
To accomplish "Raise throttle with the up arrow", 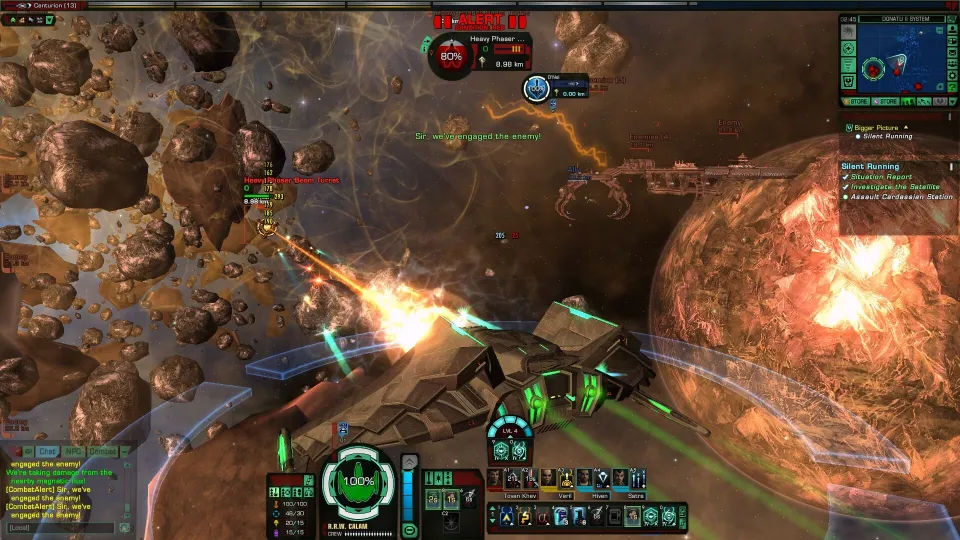I will click(408, 461).
